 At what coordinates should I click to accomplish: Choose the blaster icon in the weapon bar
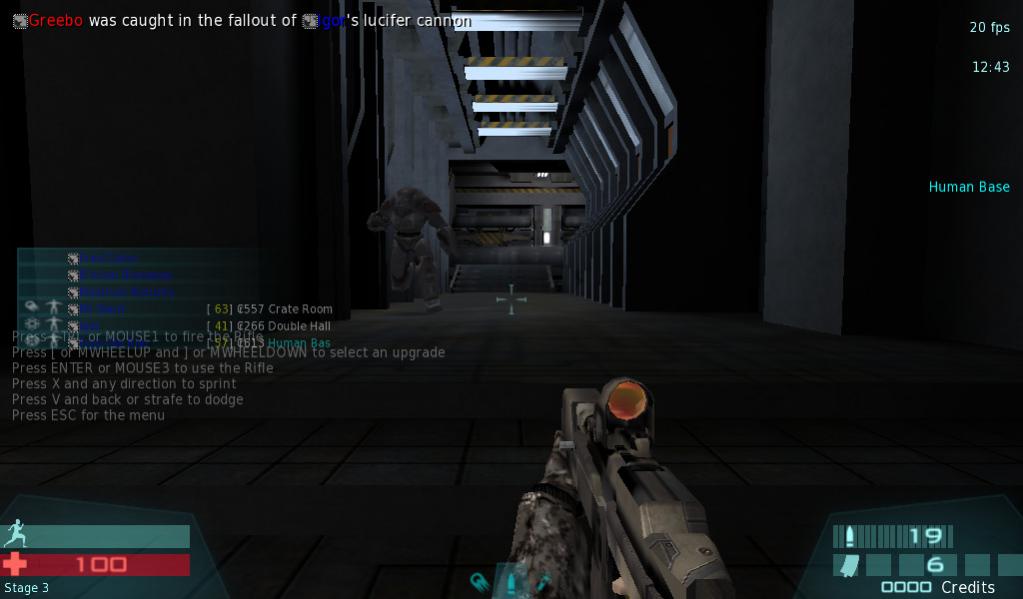[479, 582]
